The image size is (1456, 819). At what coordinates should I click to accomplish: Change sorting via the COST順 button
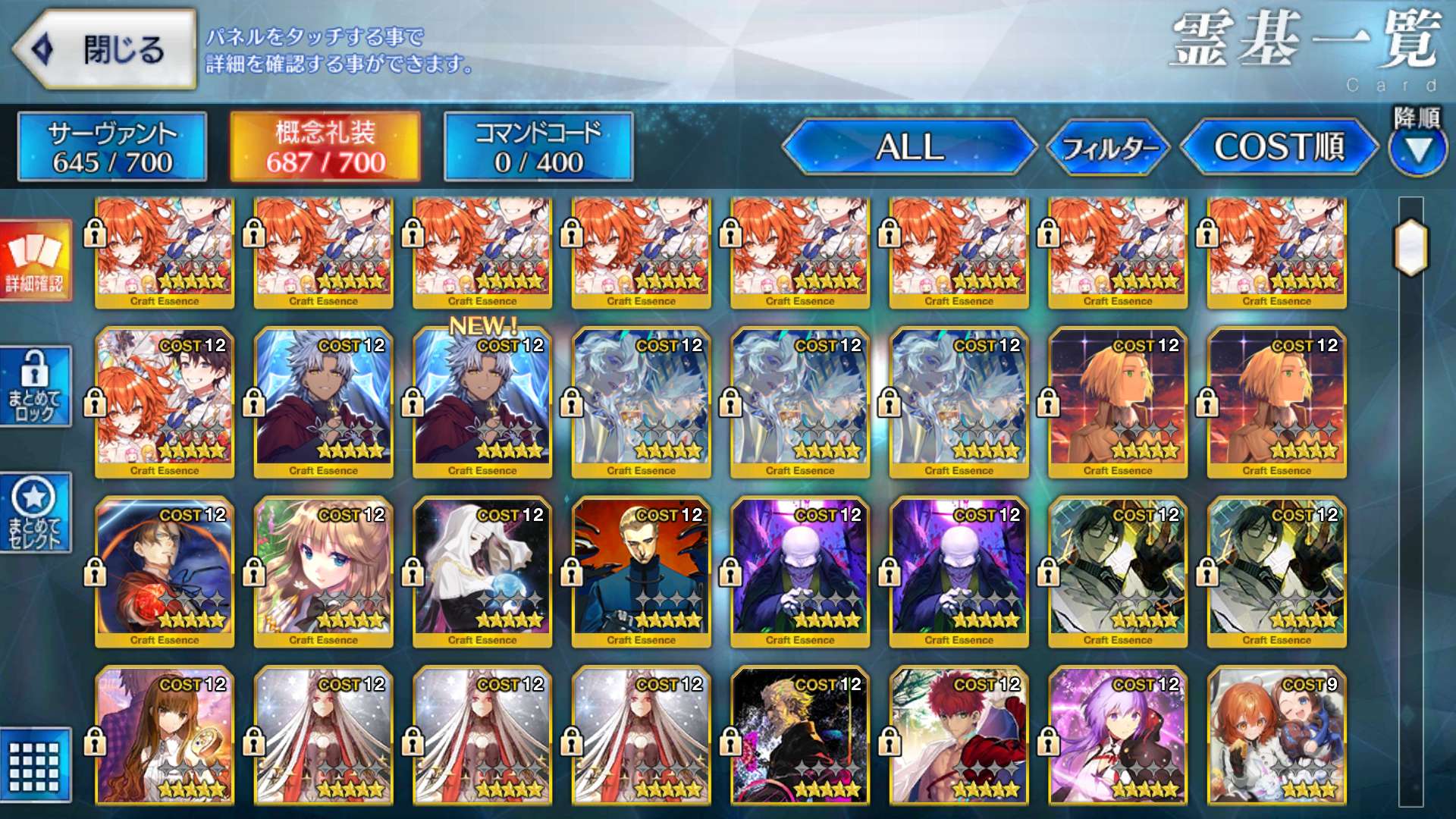[1279, 147]
